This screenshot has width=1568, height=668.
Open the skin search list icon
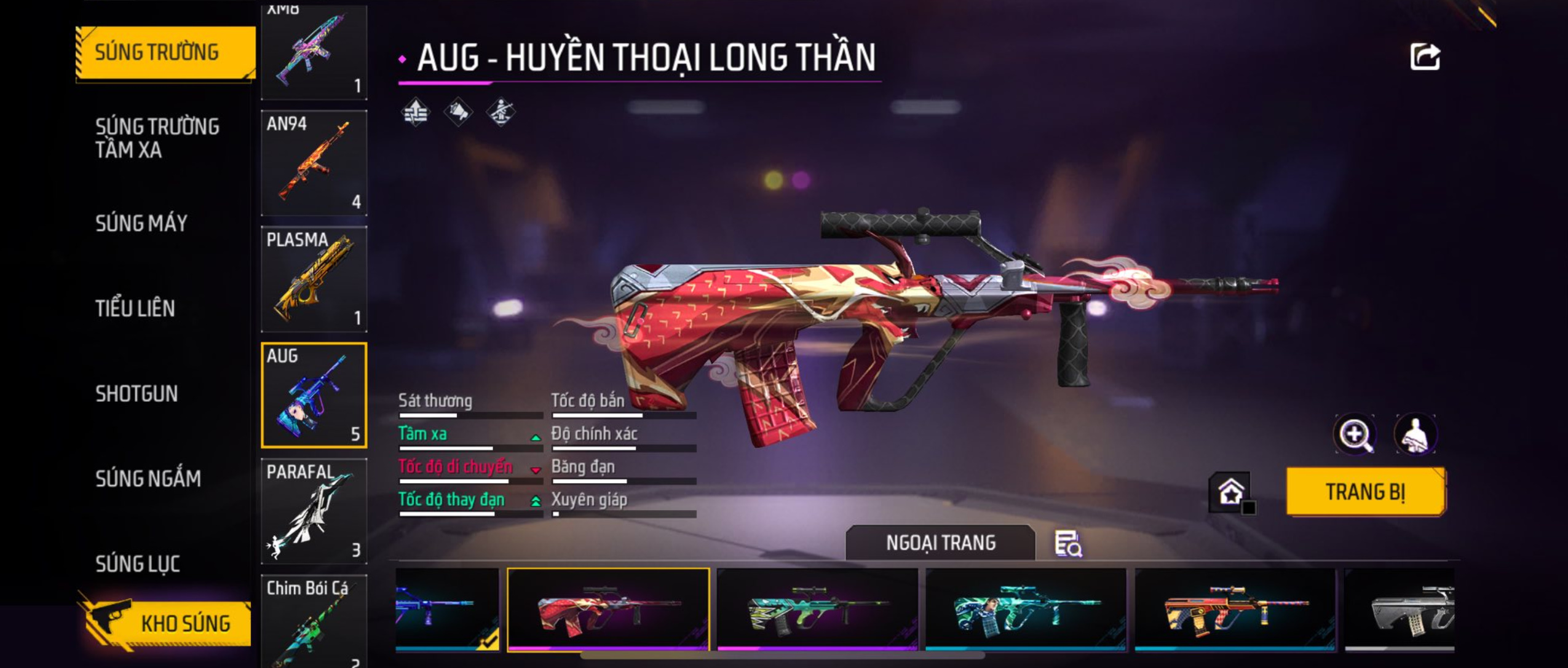tap(1068, 544)
